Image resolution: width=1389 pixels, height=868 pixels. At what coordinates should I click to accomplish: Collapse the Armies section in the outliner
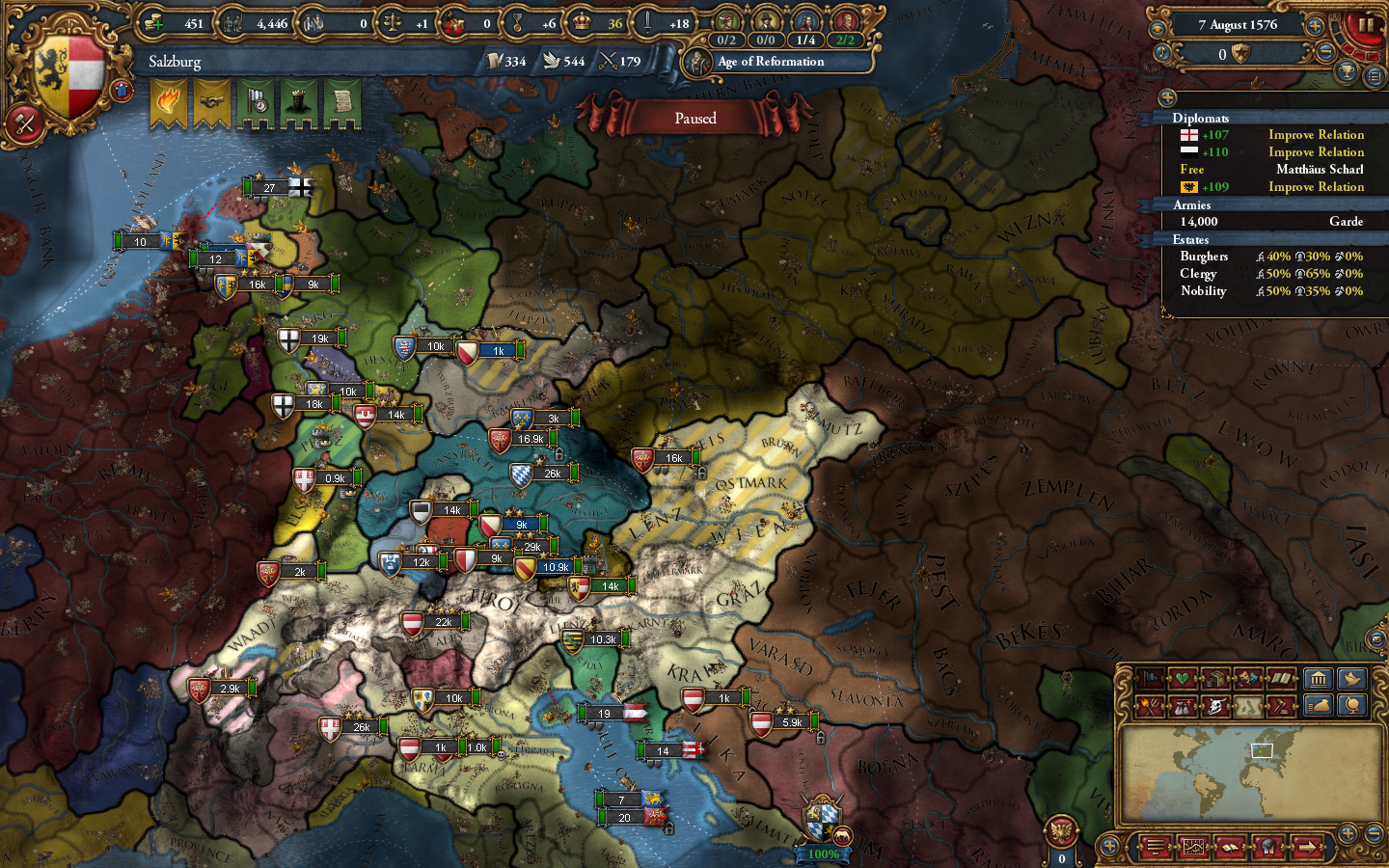point(1191,205)
